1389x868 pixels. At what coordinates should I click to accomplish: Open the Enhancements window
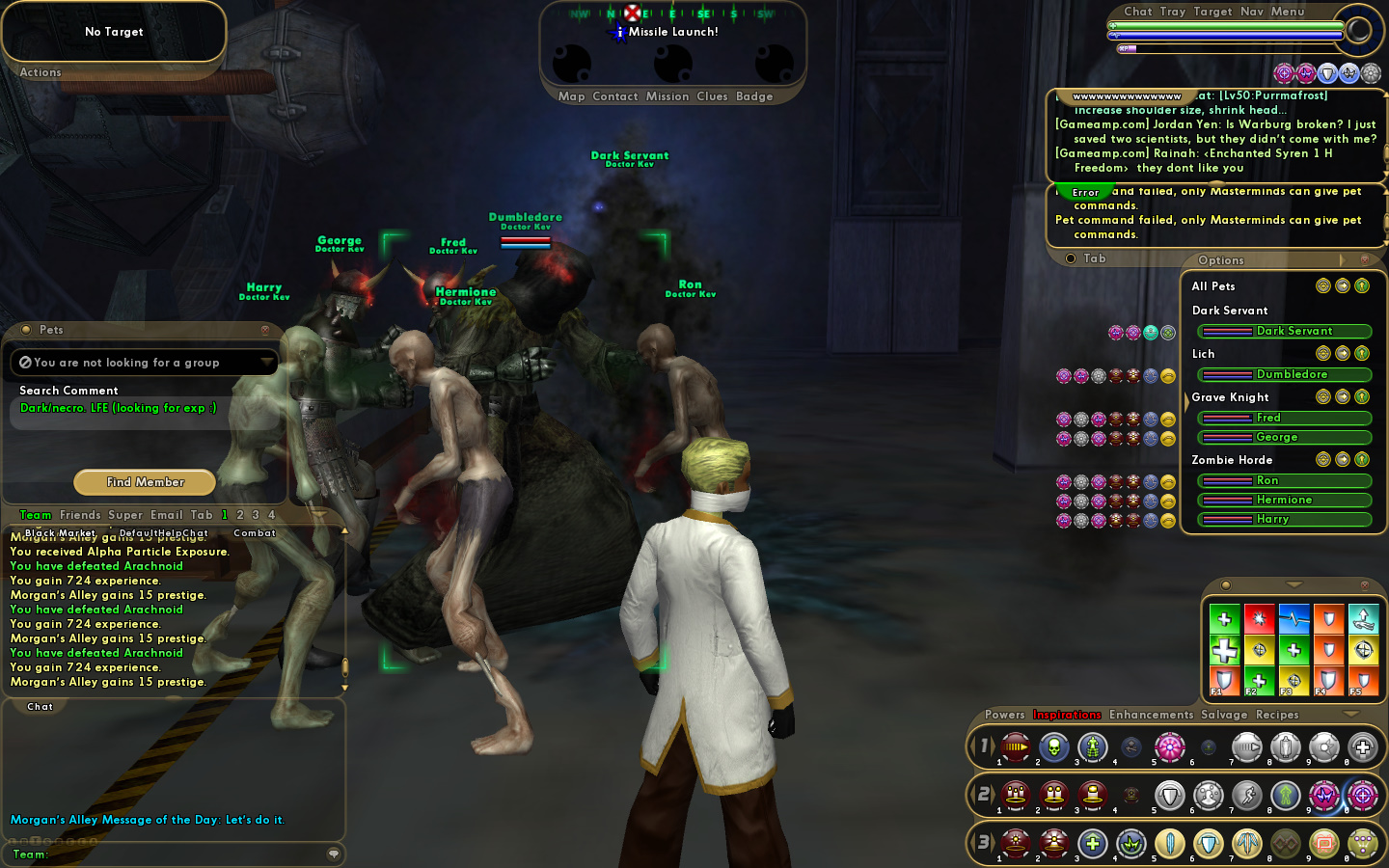pyautogui.click(x=1151, y=715)
